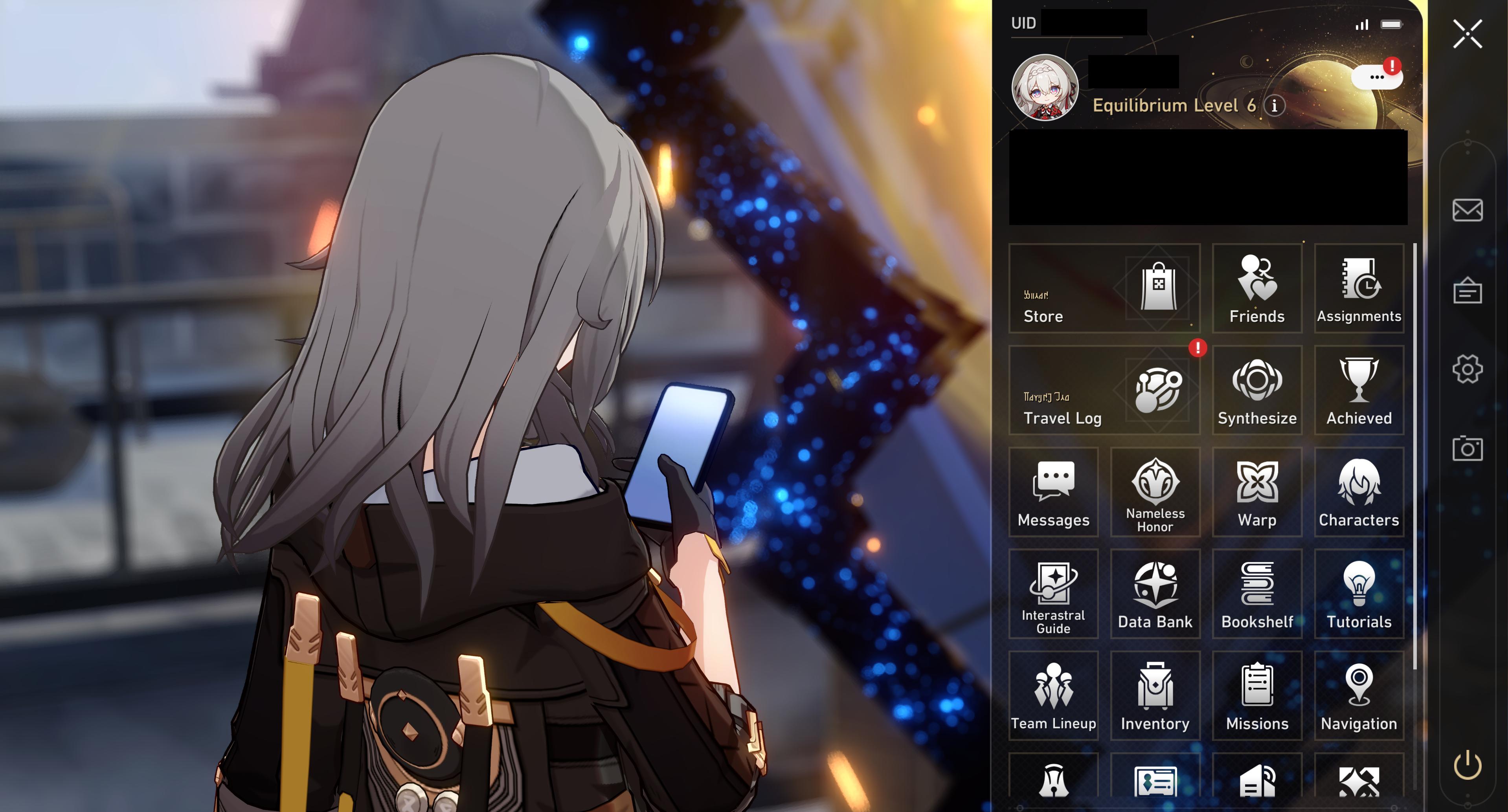Browse the Bookshelf

(1257, 594)
